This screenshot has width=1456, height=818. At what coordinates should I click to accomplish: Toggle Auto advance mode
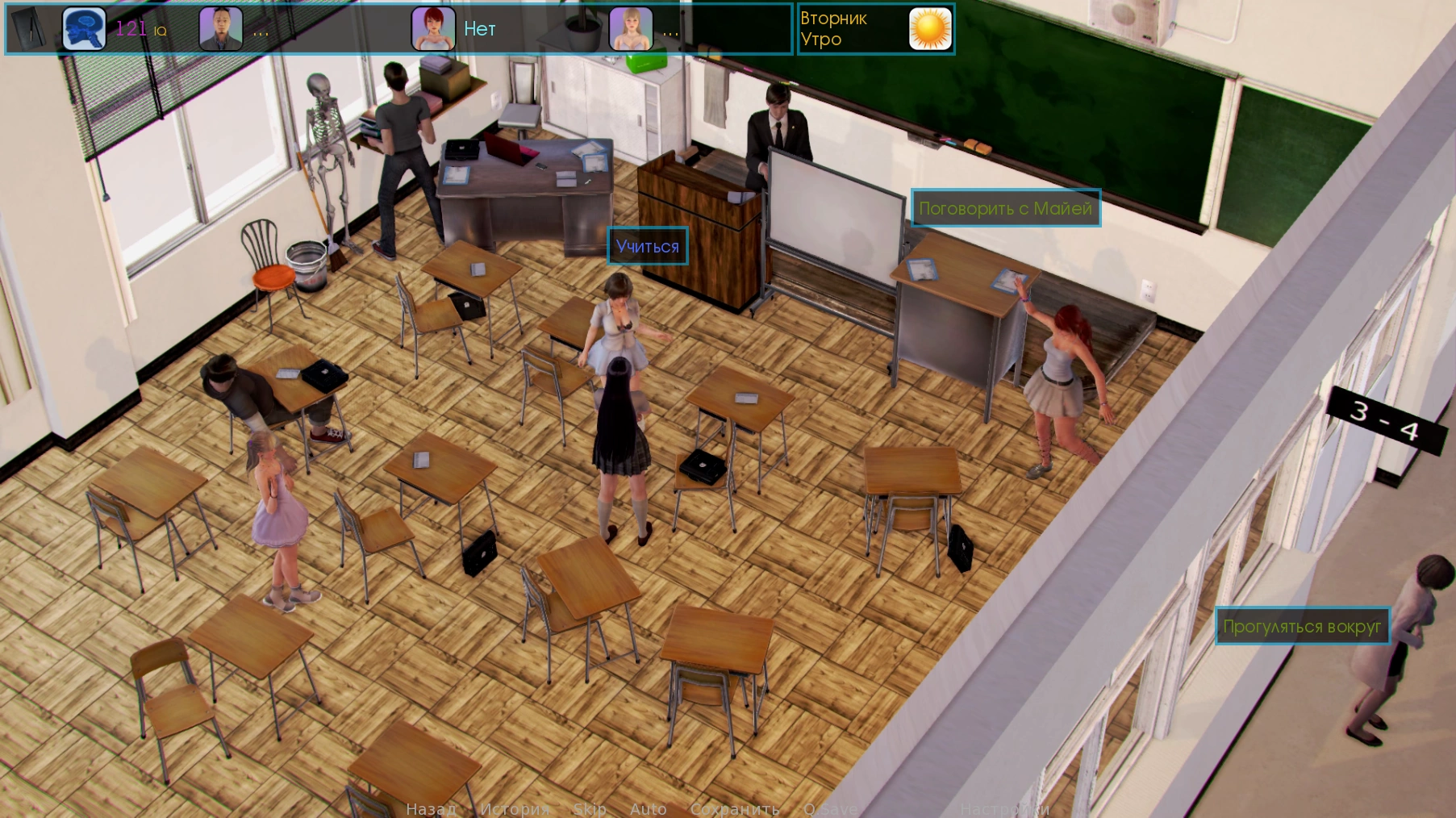point(648,808)
